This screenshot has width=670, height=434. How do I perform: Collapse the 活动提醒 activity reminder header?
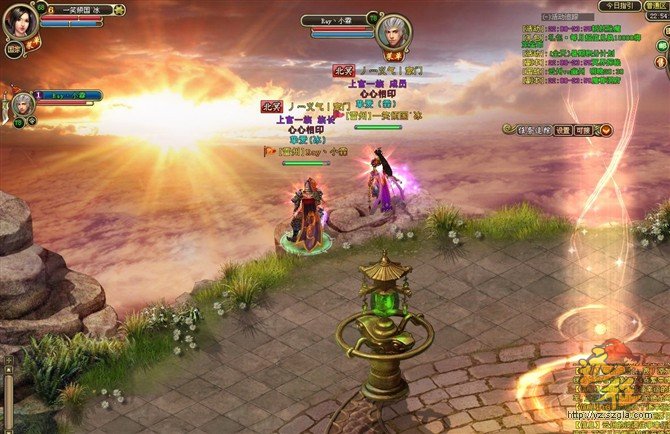point(546,17)
